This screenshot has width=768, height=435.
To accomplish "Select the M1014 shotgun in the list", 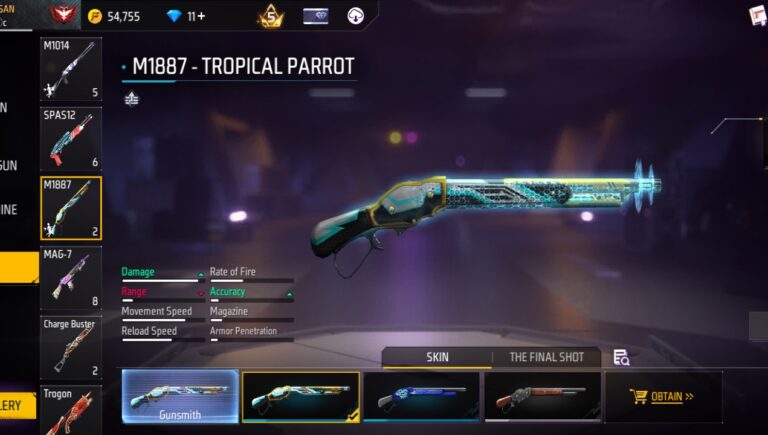I will pyautogui.click(x=70, y=69).
